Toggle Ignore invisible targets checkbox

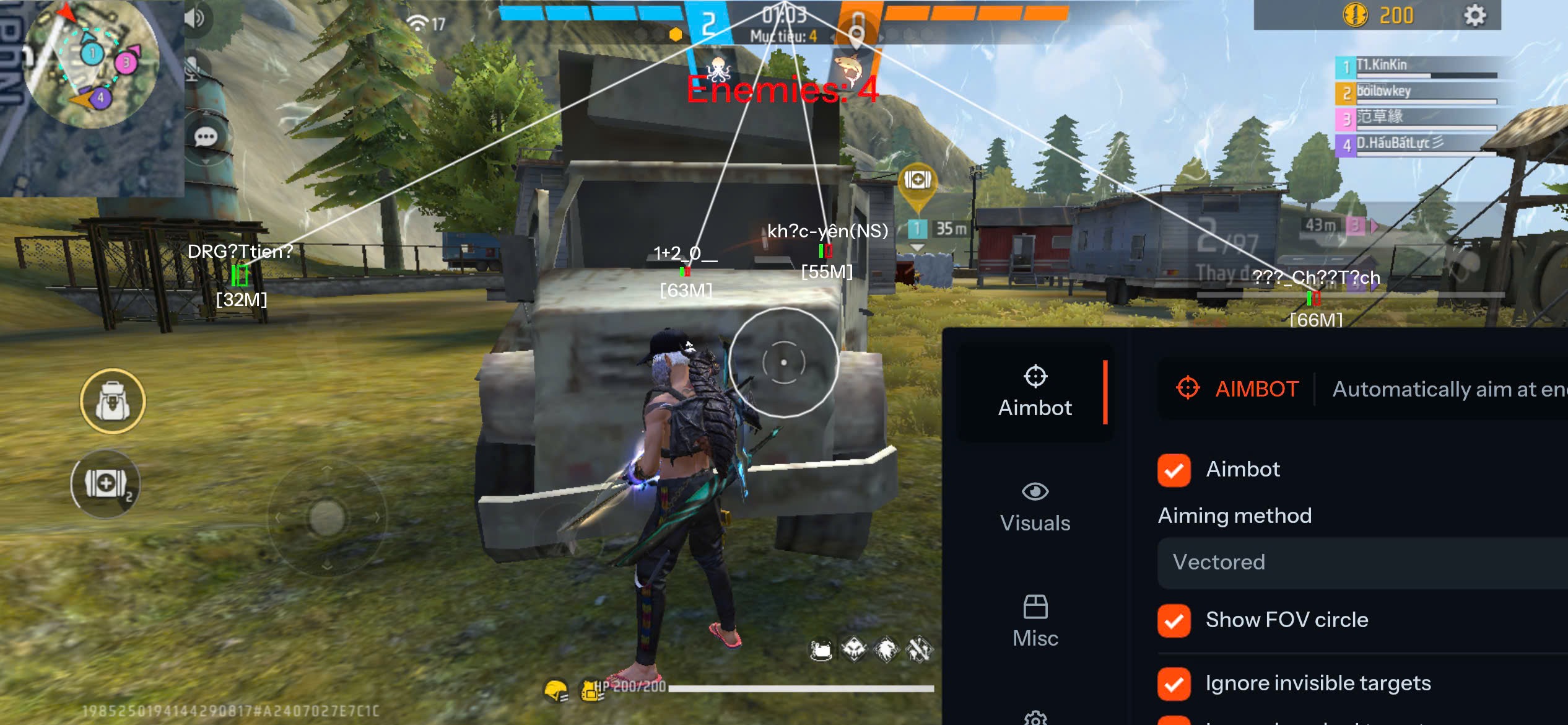[x=1174, y=683]
